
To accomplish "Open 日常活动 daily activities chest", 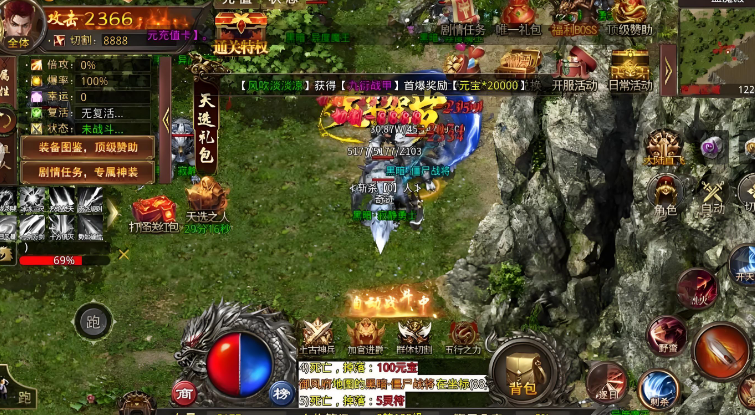I will click(630, 68).
